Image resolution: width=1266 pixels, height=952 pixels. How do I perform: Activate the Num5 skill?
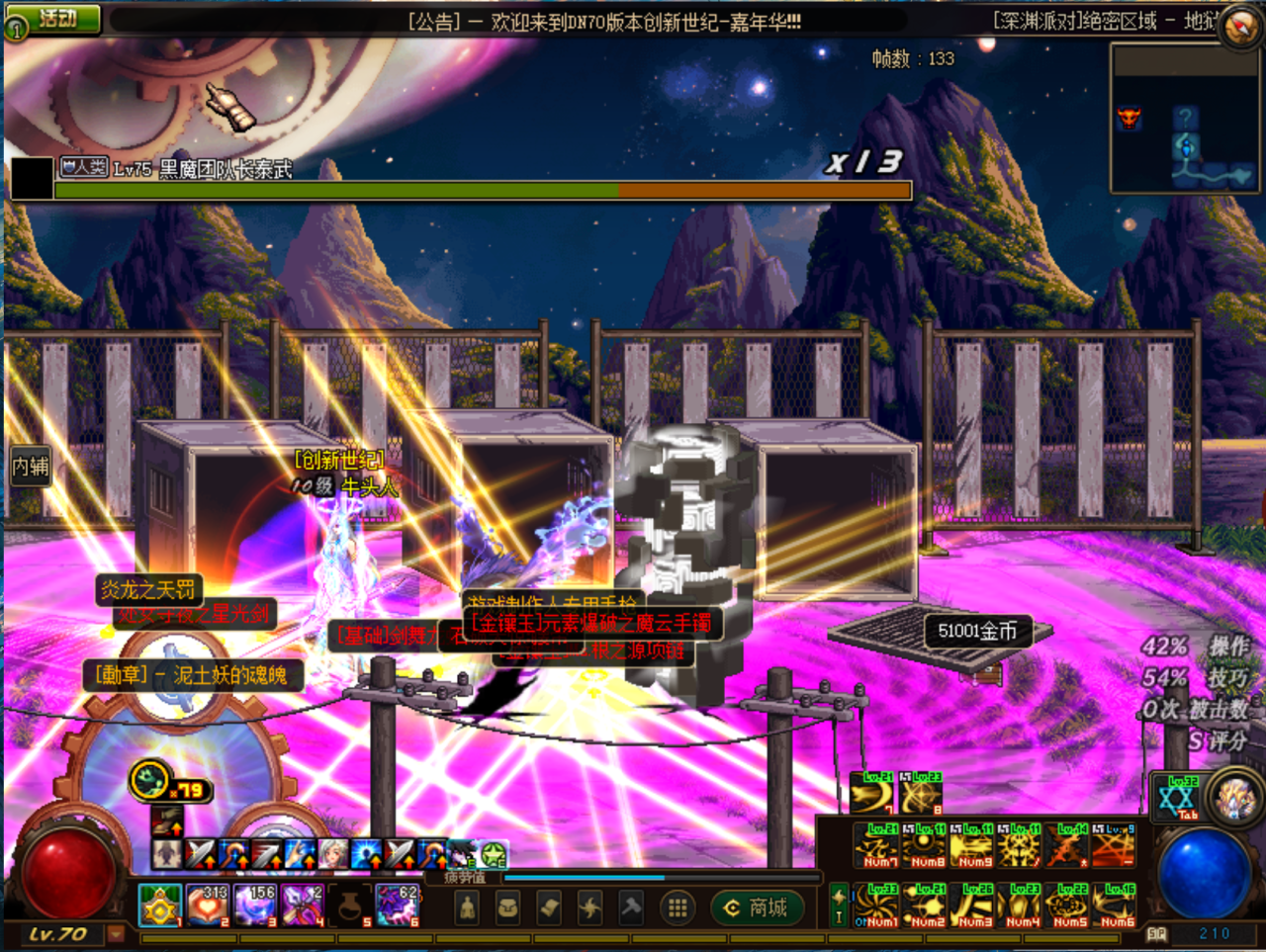[x=1068, y=906]
